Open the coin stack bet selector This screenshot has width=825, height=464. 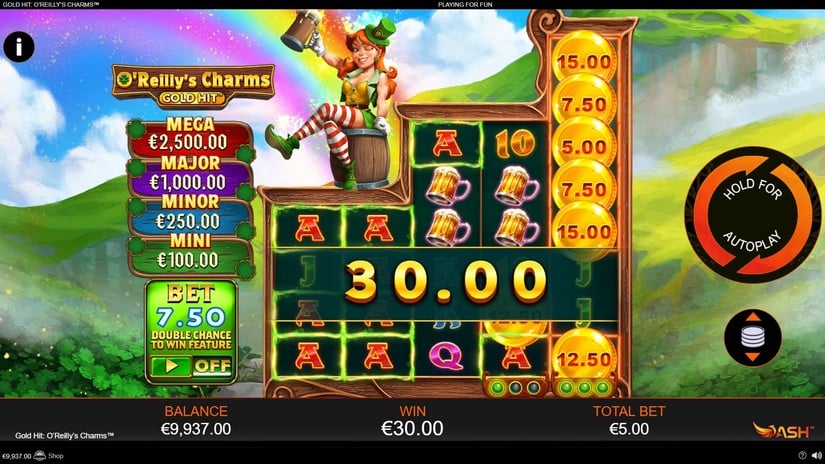click(752, 337)
